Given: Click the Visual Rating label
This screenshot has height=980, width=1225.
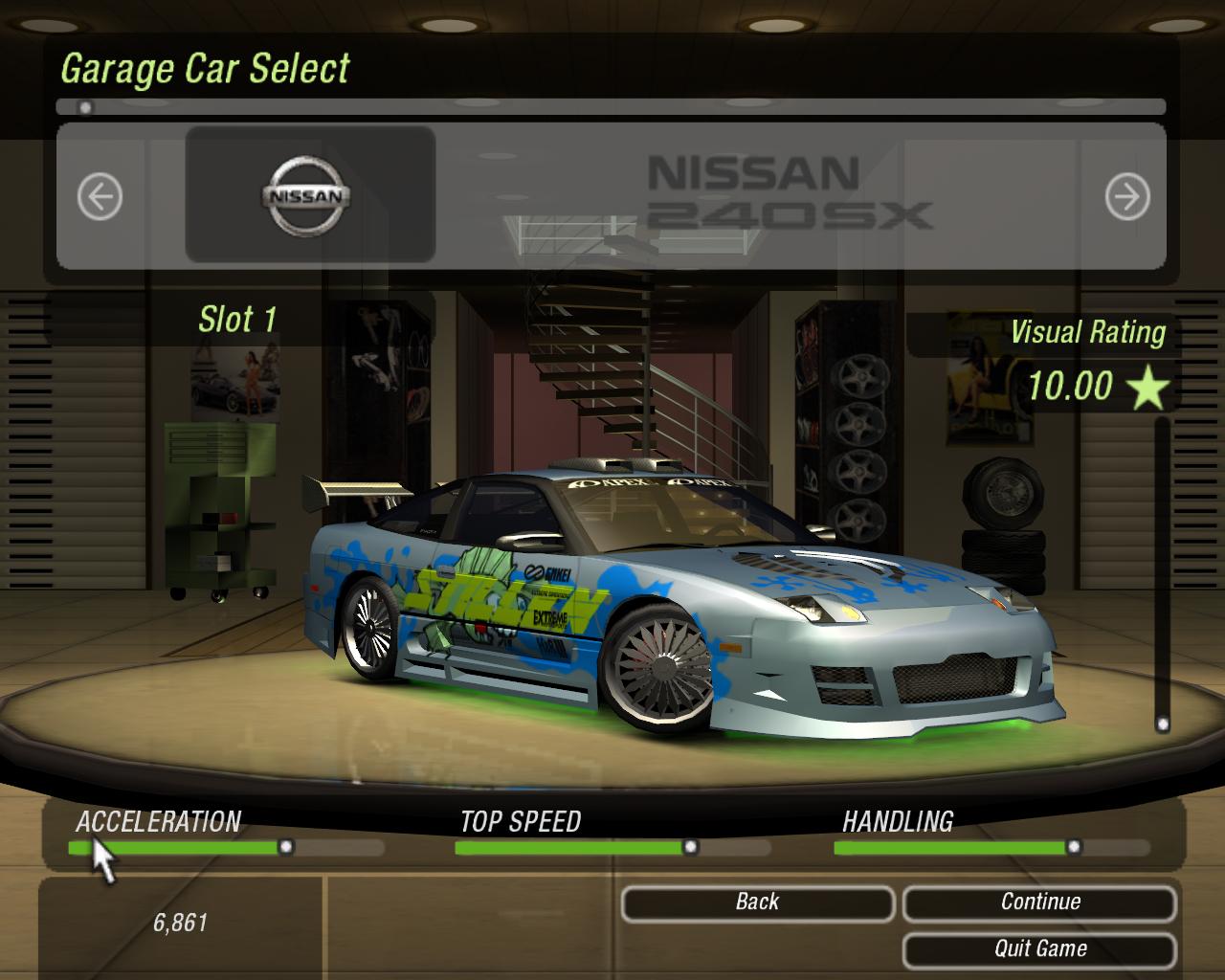Looking at the screenshot, I should (1089, 332).
